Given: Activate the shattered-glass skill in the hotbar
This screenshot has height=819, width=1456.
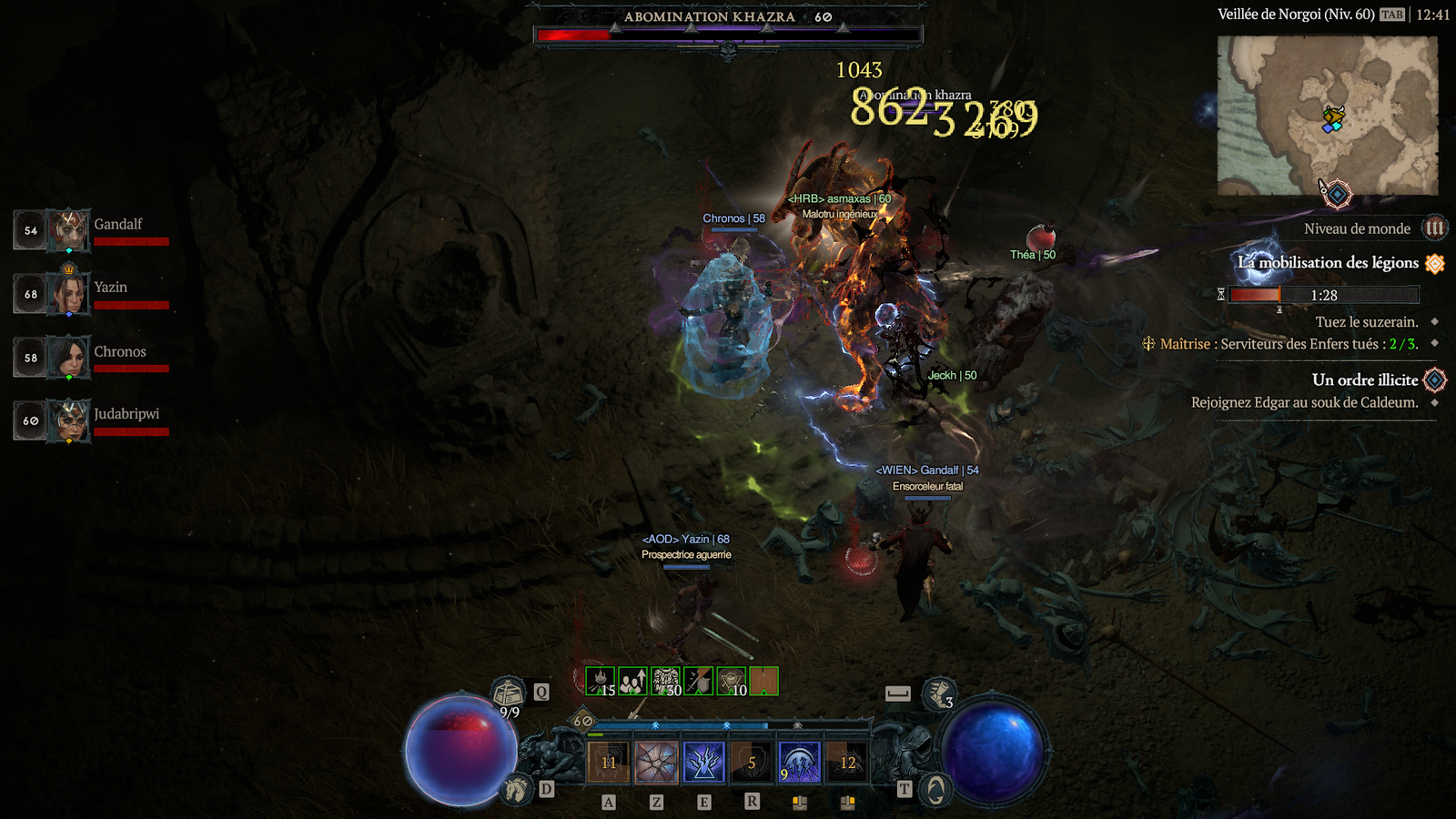Looking at the screenshot, I should 656,763.
